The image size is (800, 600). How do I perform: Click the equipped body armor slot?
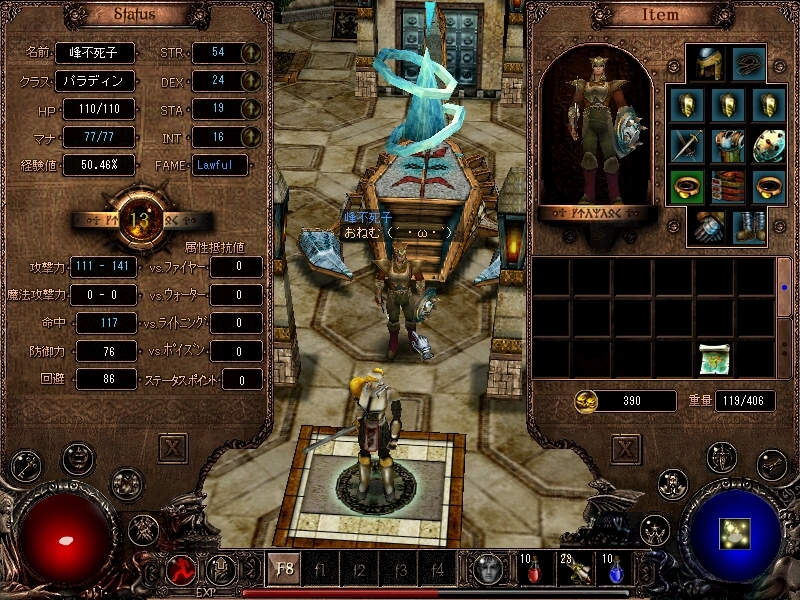pos(728,146)
